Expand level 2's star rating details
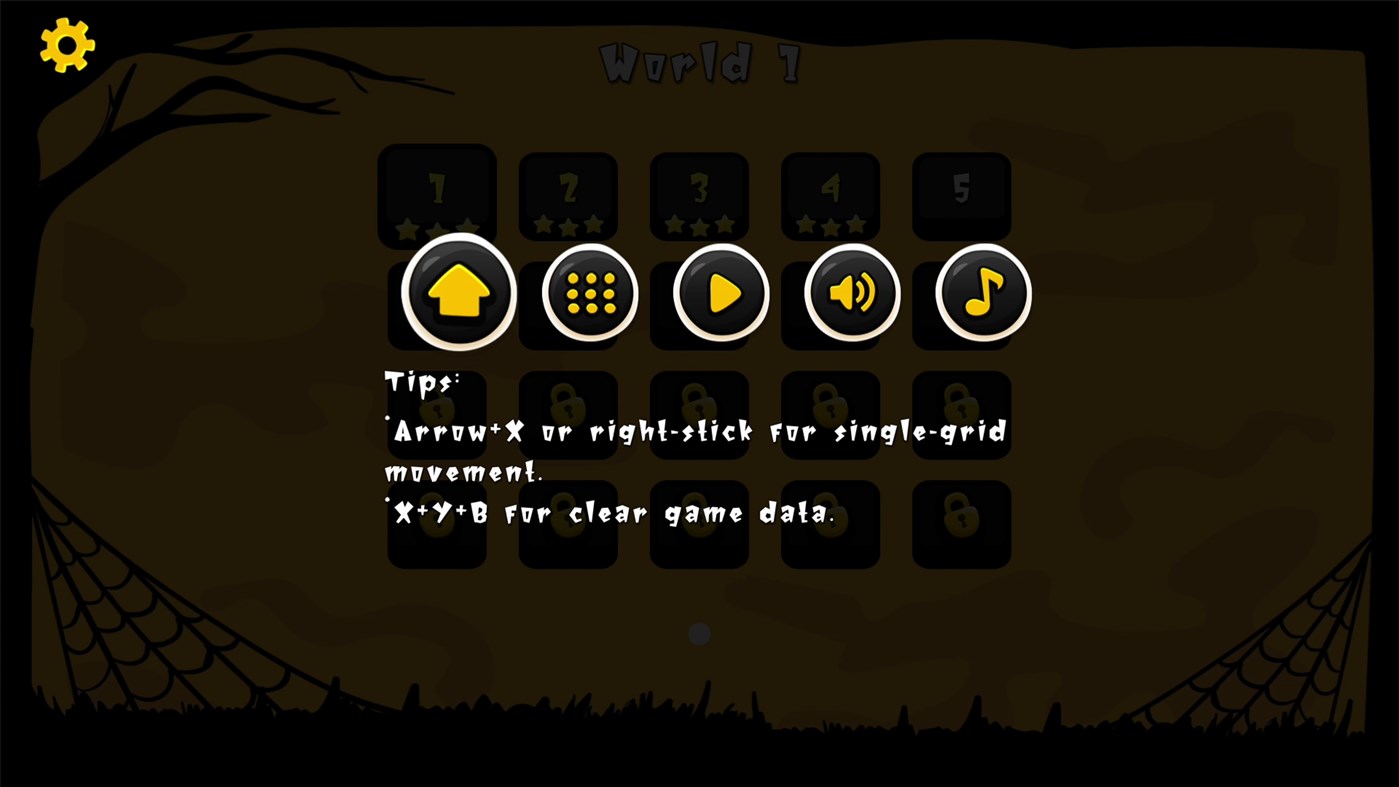Screen dimensions: 1399x787 pyautogui.click(x=567, y=223)
